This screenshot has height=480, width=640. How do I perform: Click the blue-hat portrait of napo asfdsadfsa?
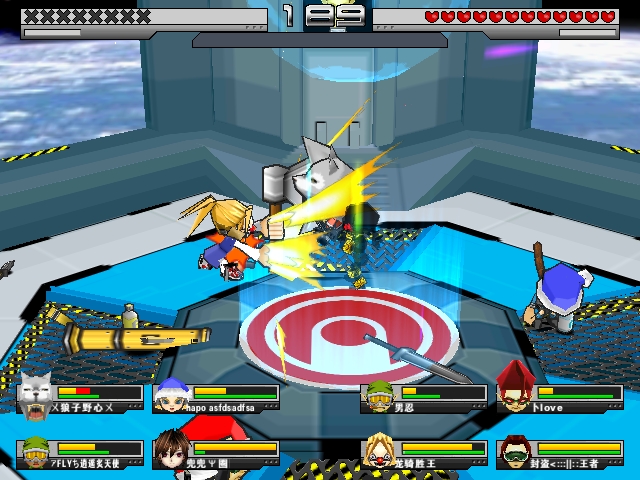click(171, 394)
